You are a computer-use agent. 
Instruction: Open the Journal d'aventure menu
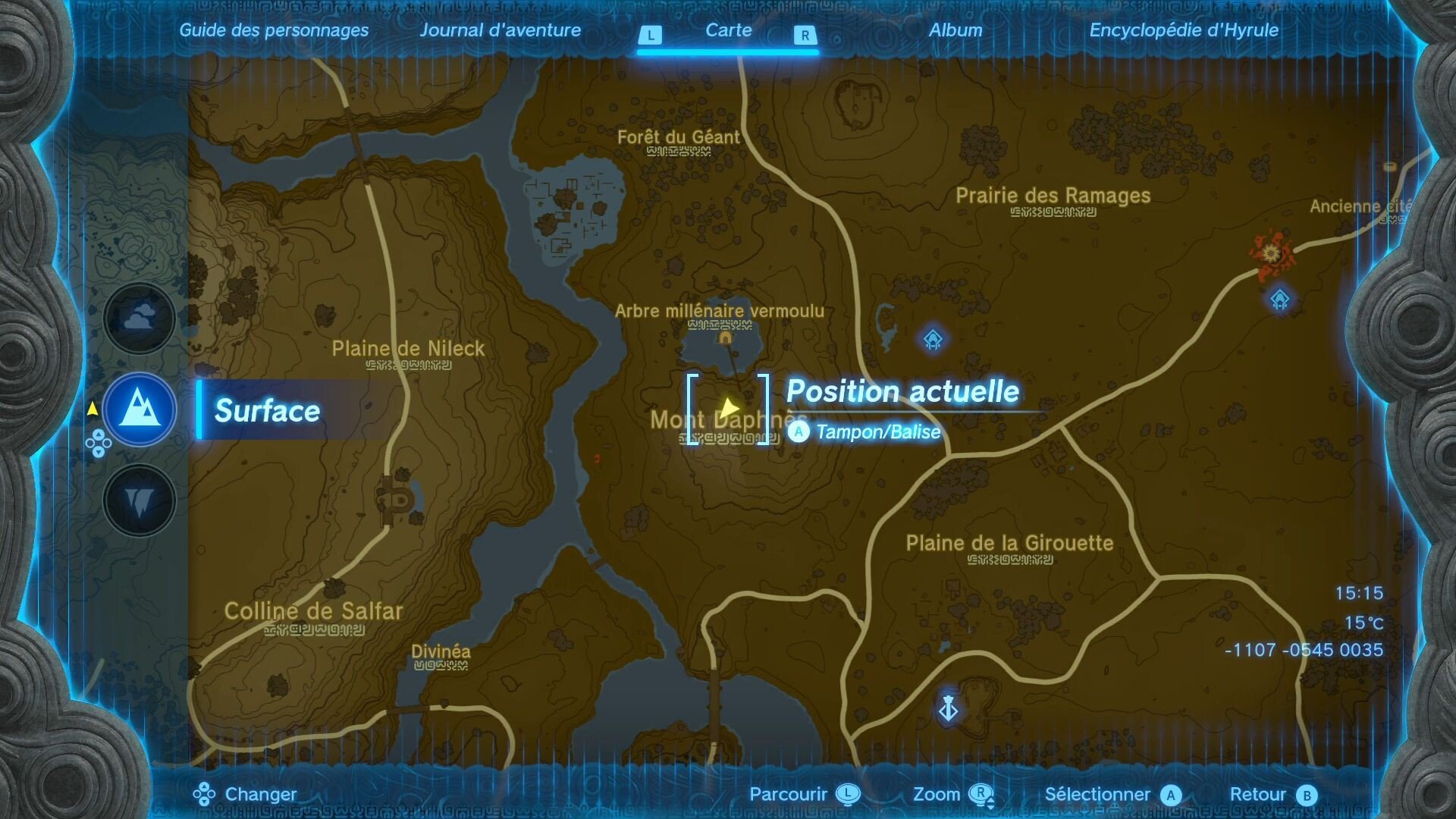coord(501,31)
